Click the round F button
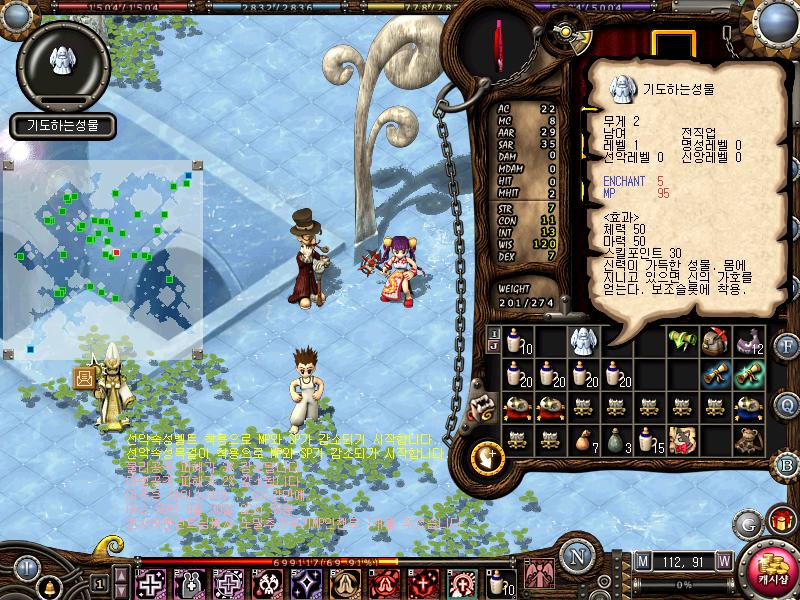This screenshot has height=600, width=800. [786, 347]
